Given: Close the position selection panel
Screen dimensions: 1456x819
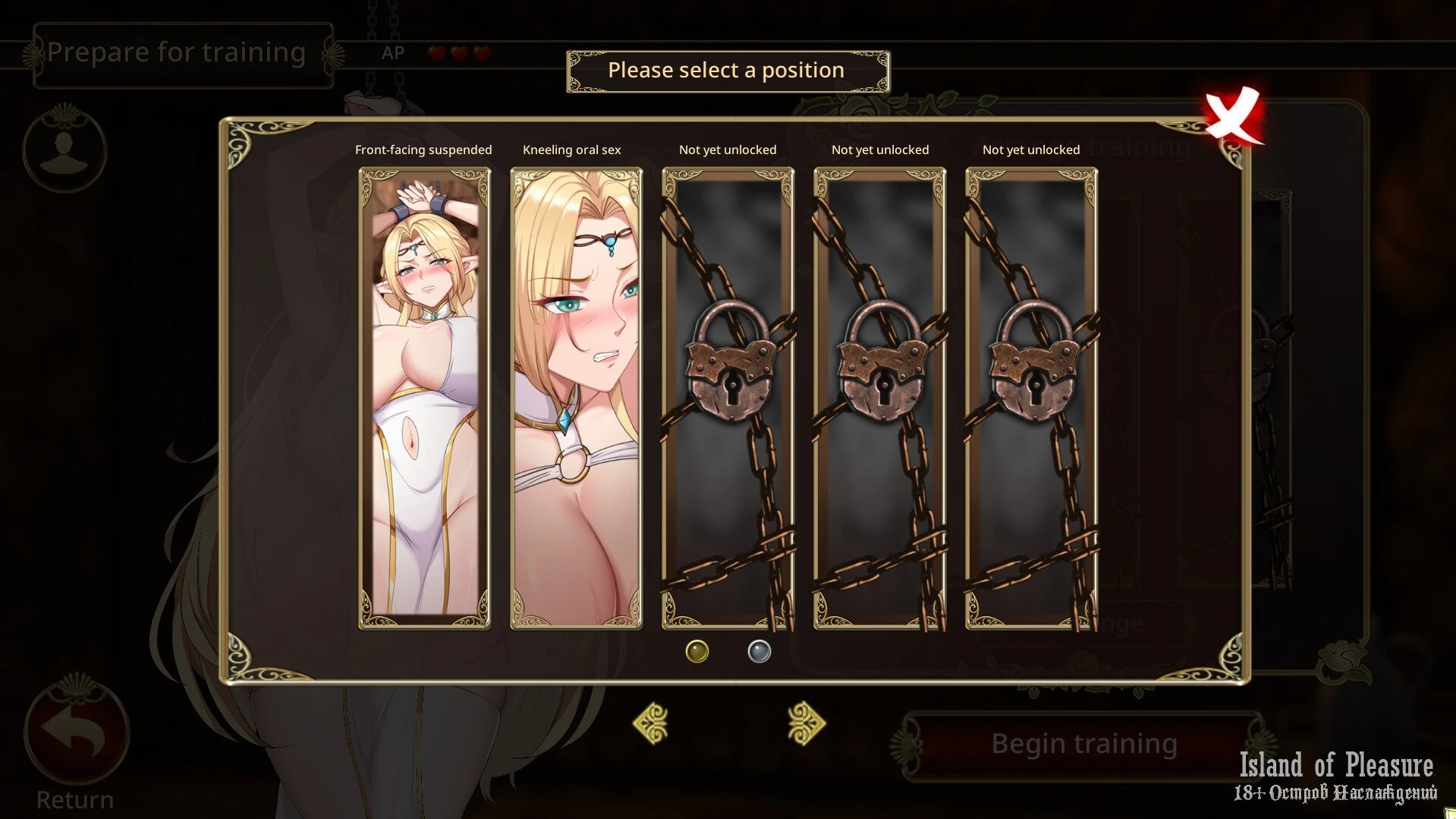Looking at the screenshot, I should [1233, 116].
